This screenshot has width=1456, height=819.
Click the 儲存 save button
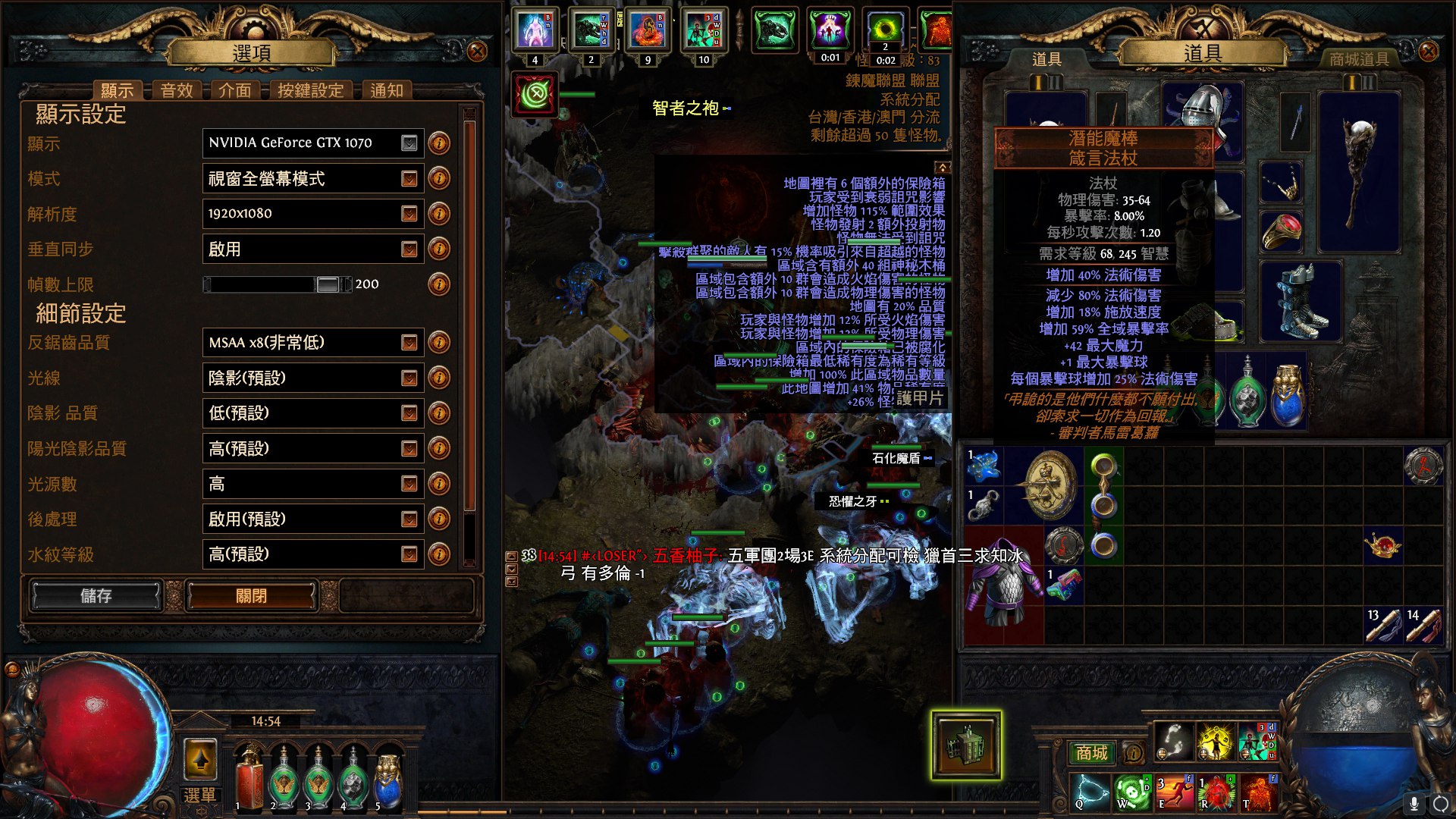[96, 596]
